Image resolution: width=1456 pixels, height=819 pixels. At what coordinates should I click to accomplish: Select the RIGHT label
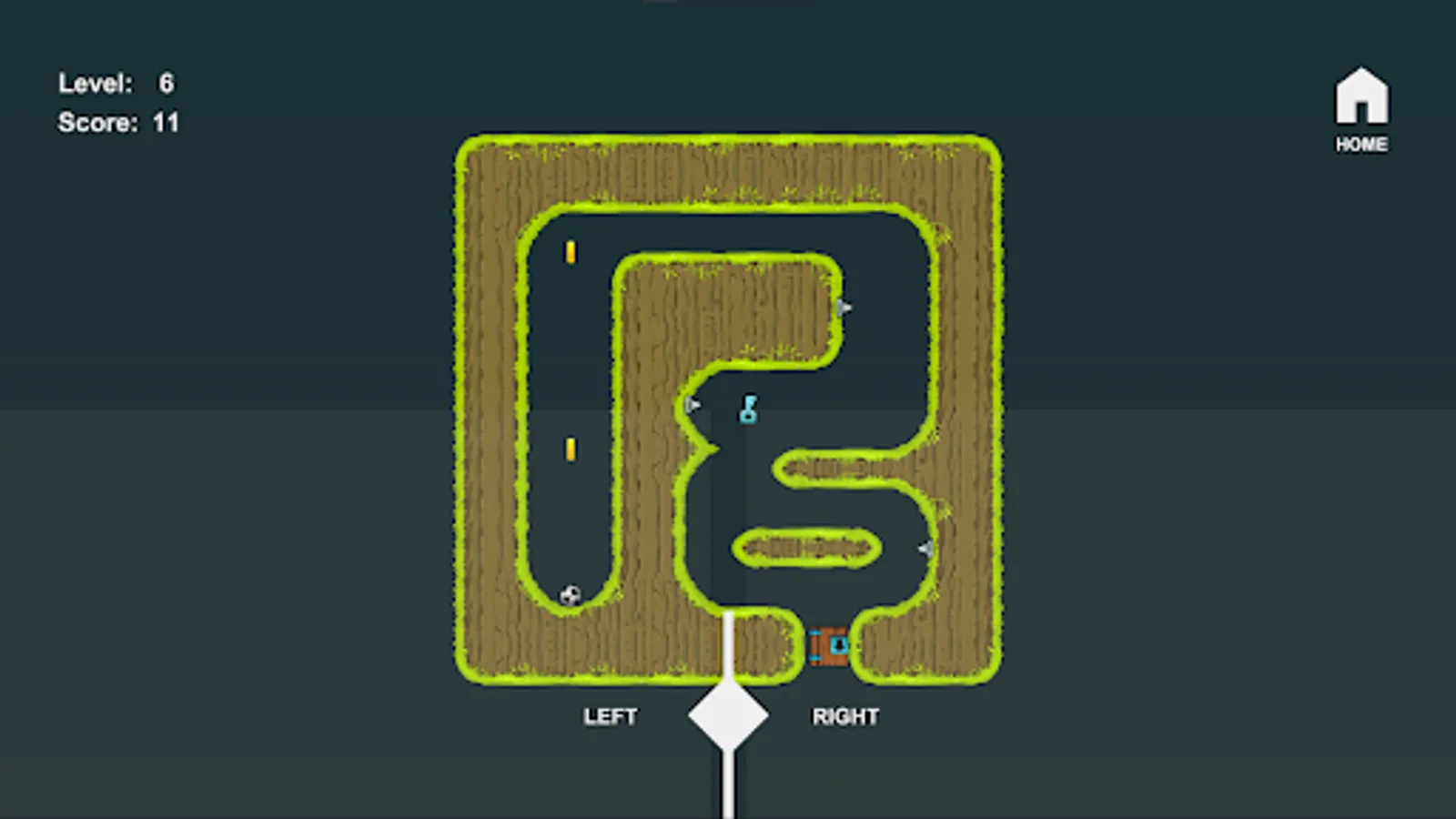(845, 716)
